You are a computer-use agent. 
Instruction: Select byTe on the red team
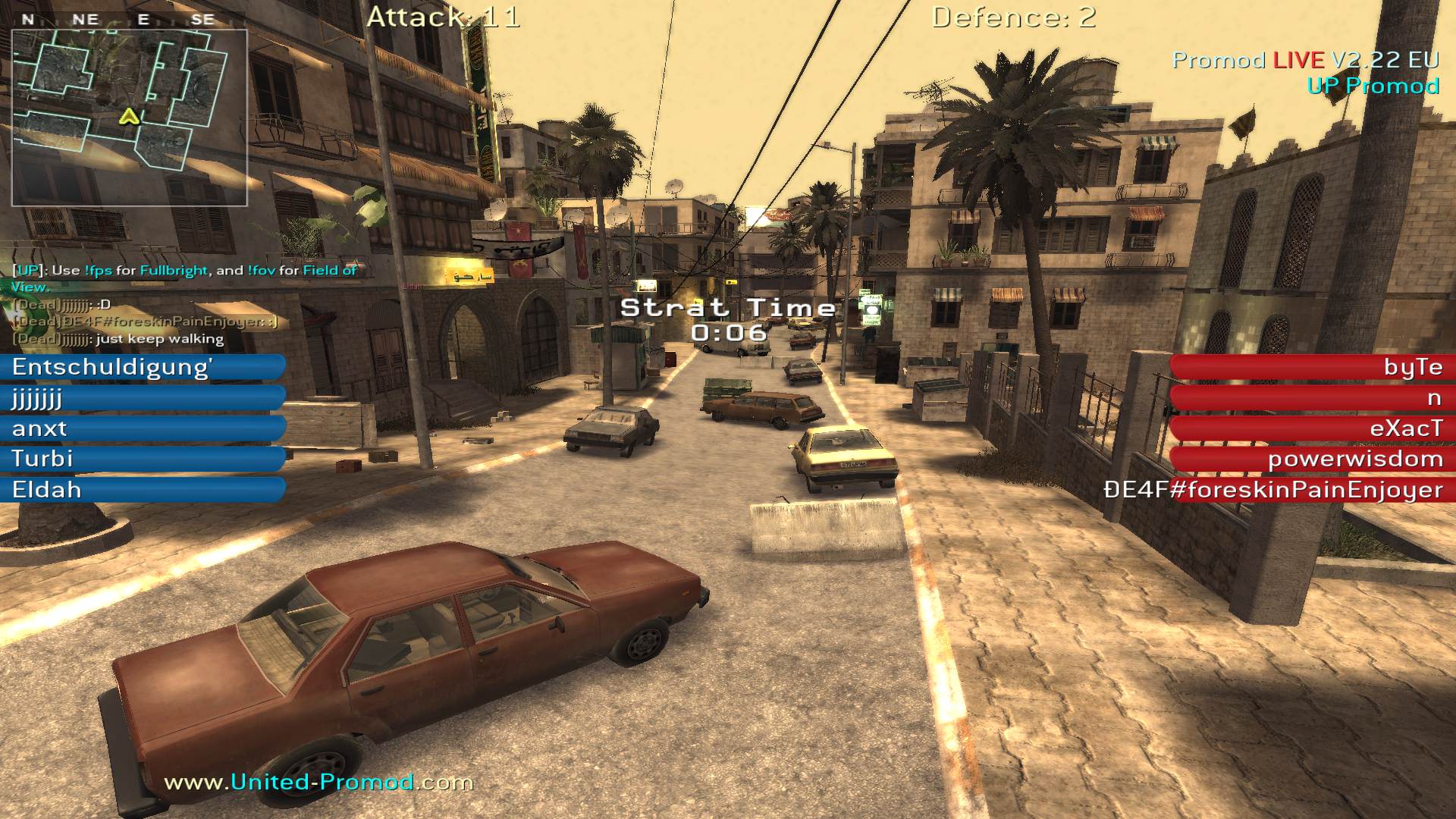[1312, 367]
